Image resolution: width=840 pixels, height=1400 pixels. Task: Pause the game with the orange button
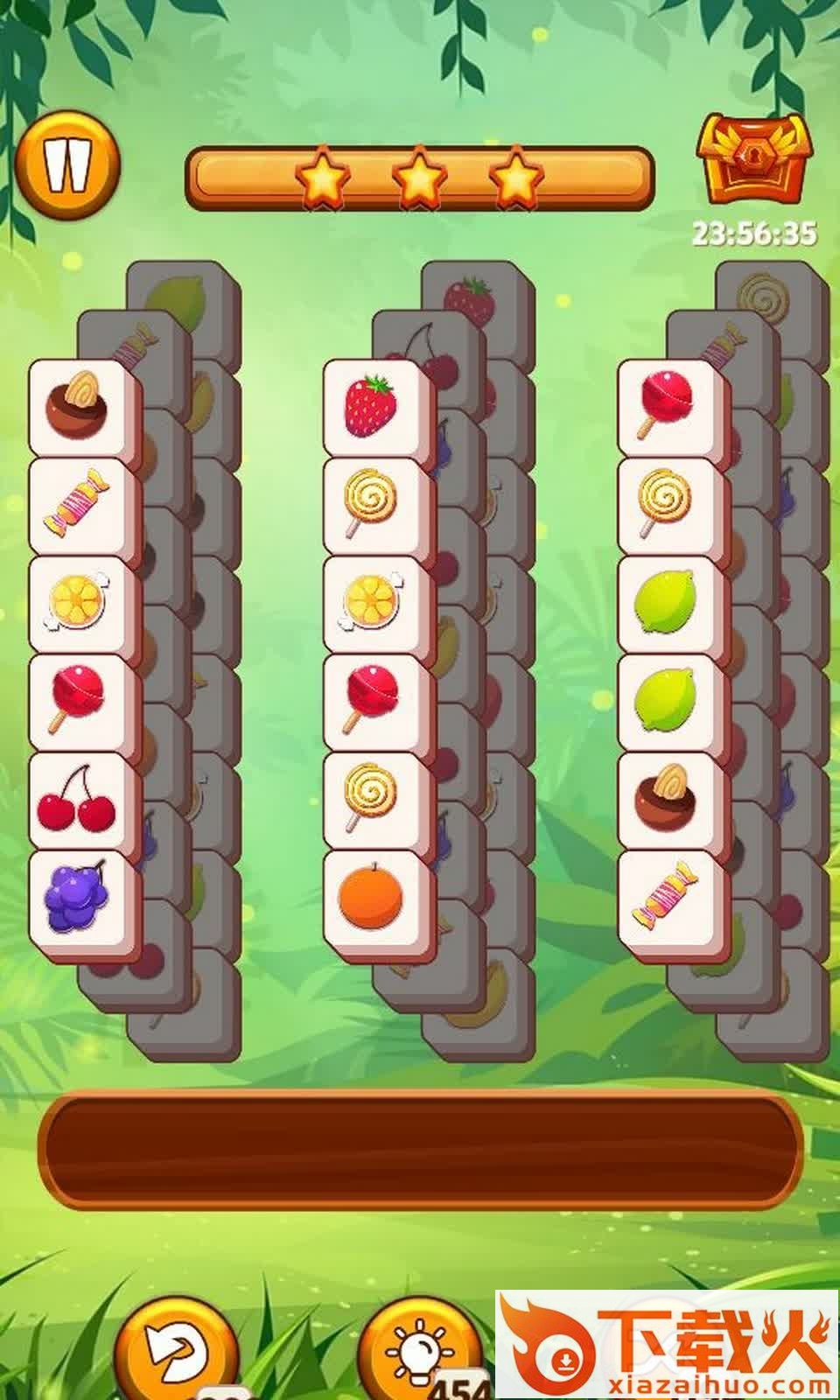pyautogui.click(x=67, y=164)
